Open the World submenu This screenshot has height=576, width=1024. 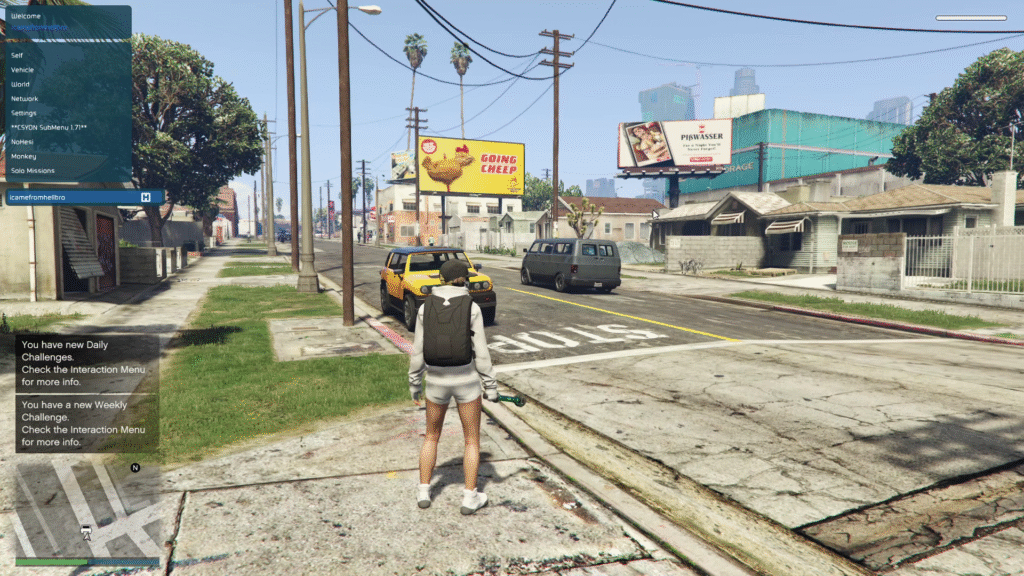click(21, 84)
